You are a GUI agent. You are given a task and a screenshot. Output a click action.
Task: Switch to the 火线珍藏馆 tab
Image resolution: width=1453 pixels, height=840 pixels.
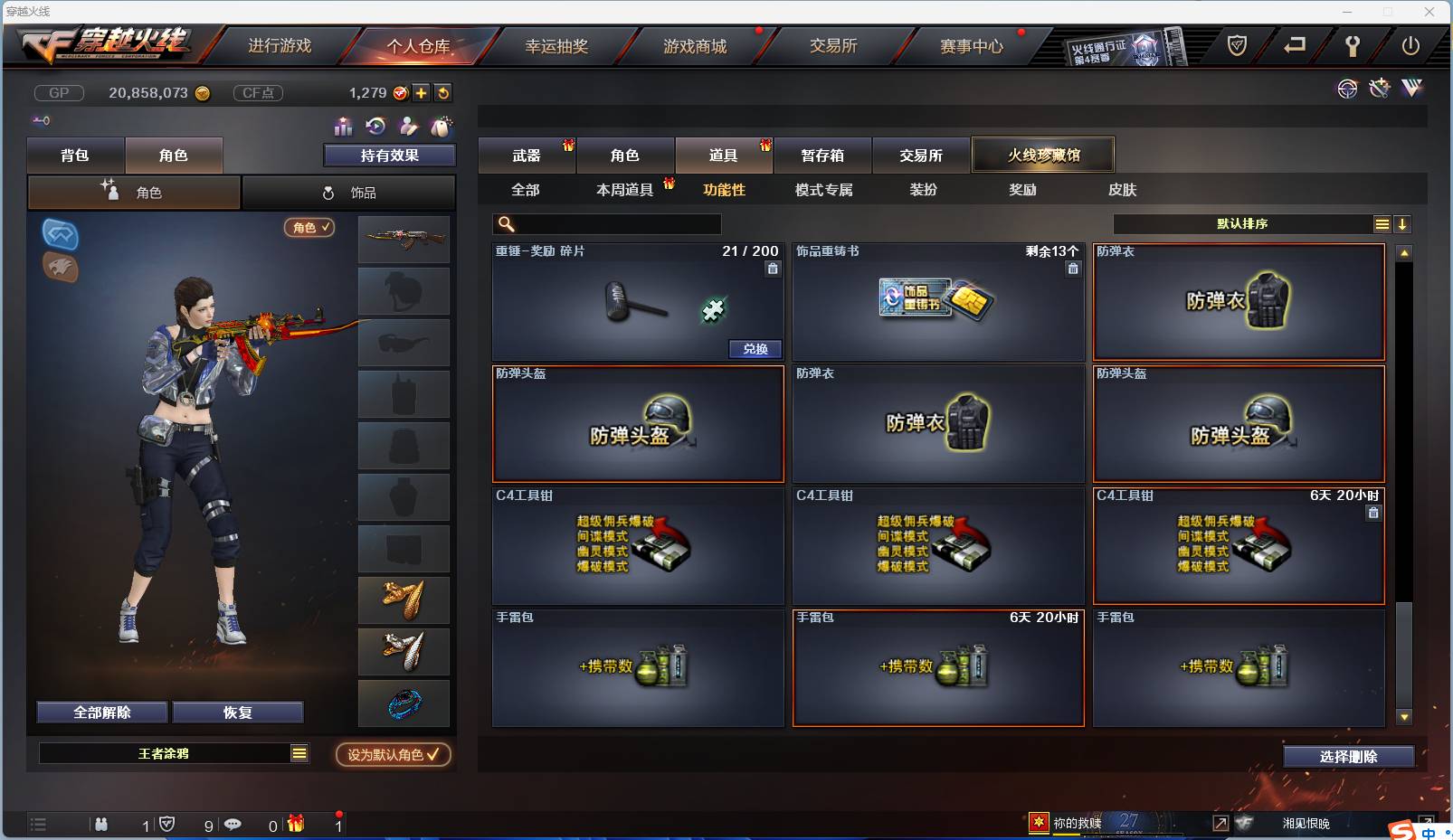click(1044, 154)
